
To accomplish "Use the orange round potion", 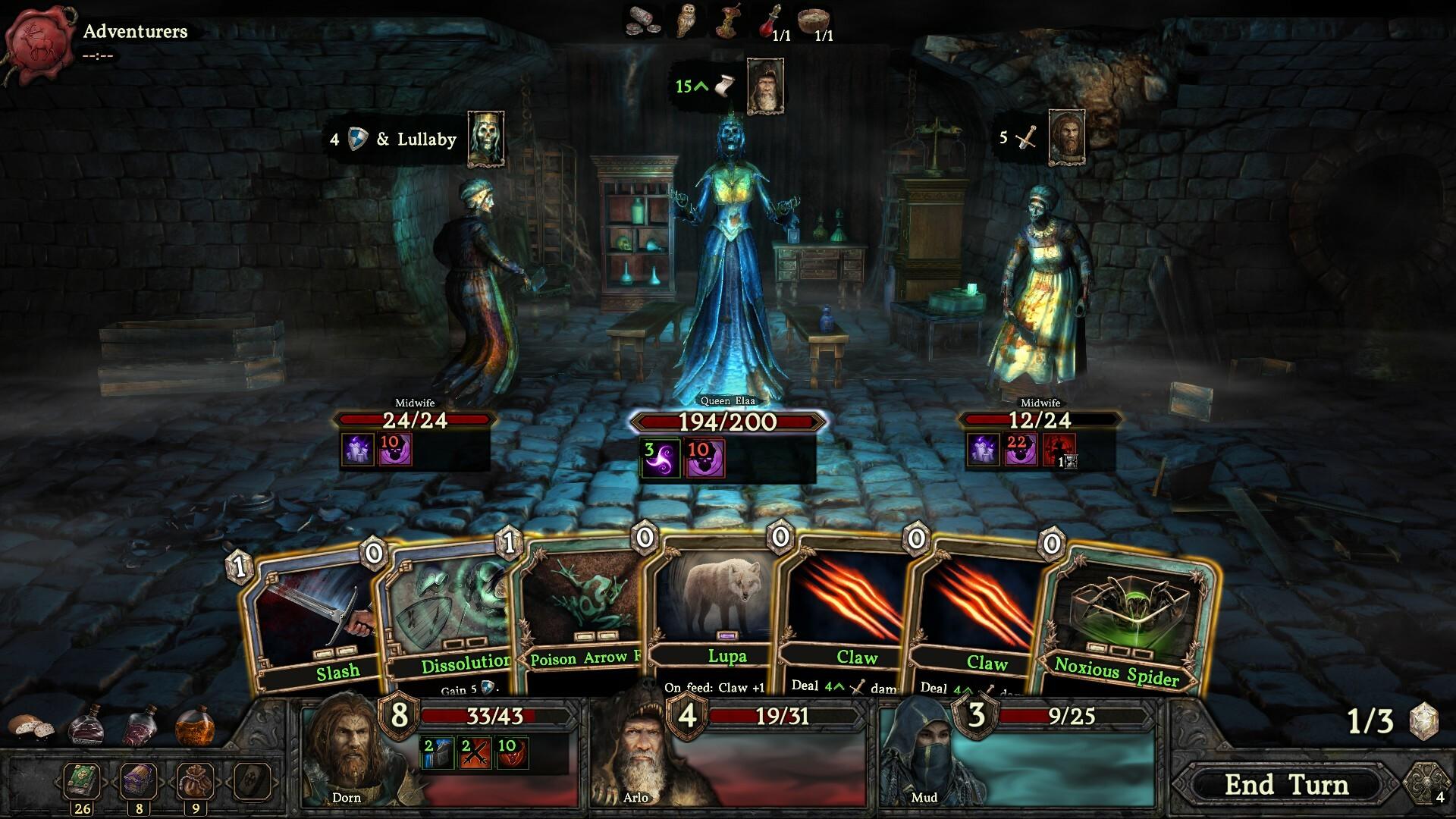I will tap(195, 728).
